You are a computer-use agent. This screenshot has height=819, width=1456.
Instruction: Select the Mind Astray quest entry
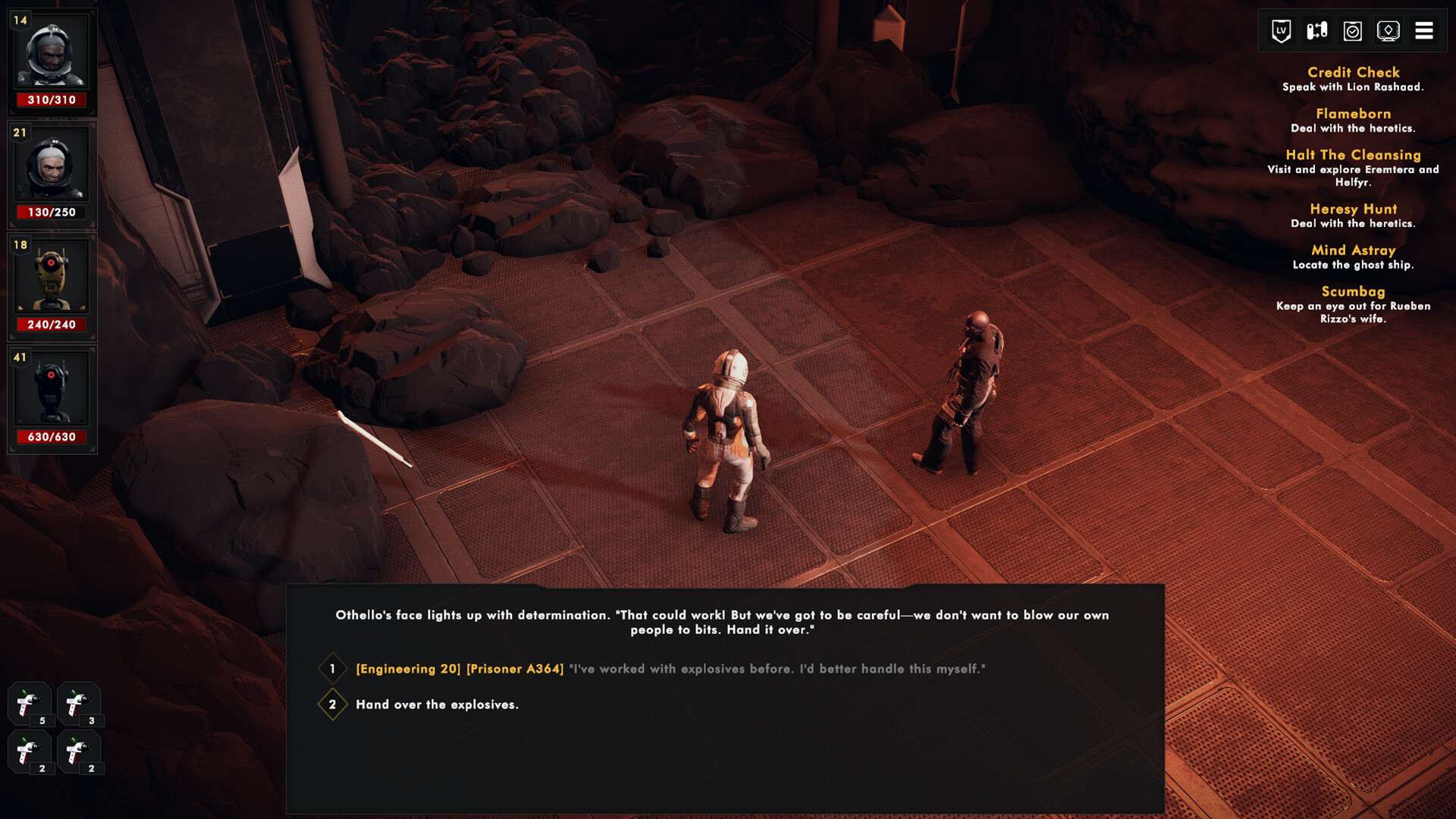[x=1353, y=250]
